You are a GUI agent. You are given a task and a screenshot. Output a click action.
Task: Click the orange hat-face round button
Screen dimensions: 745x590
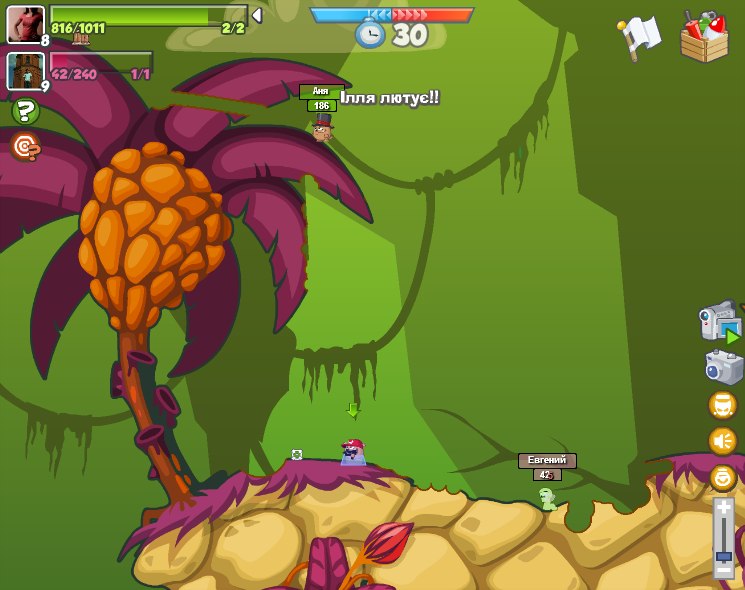pos(722,404)
